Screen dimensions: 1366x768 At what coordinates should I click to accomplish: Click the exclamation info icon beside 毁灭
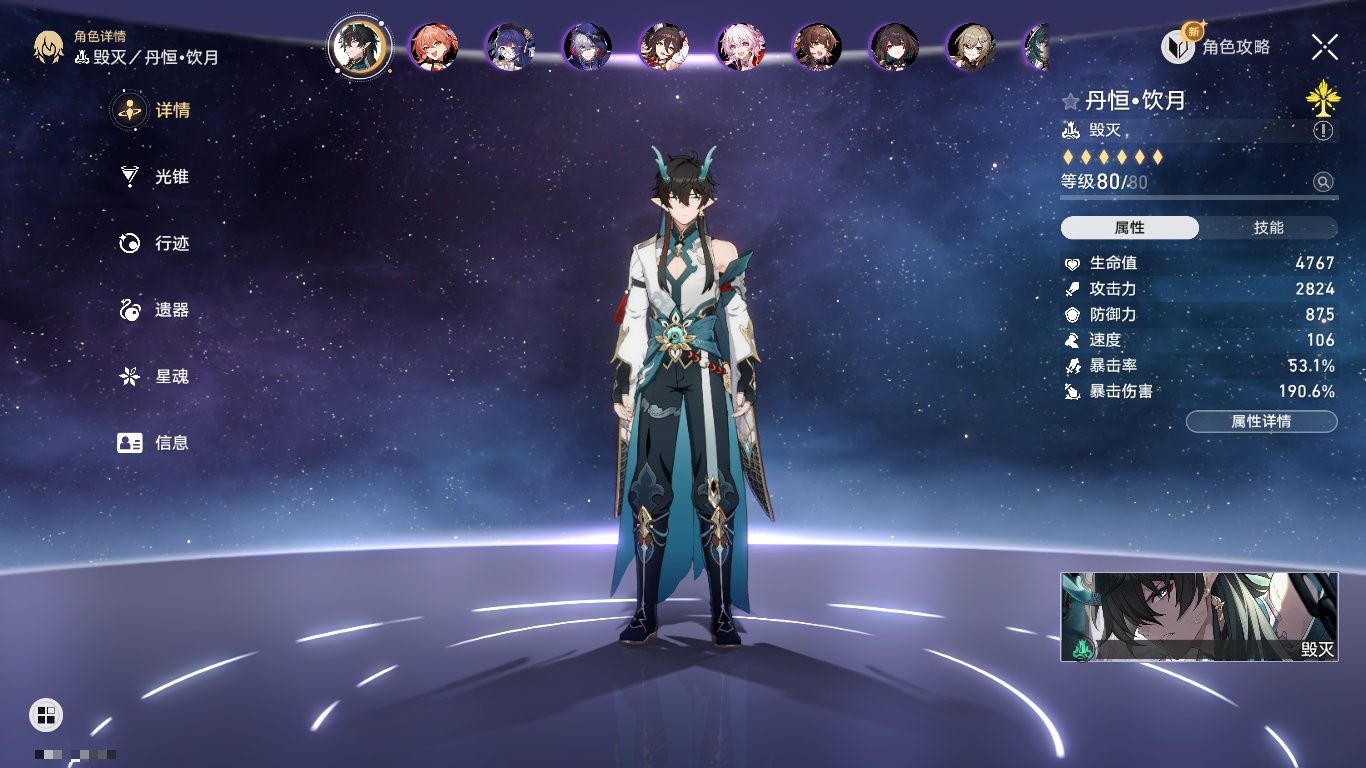click(1323, 131)
